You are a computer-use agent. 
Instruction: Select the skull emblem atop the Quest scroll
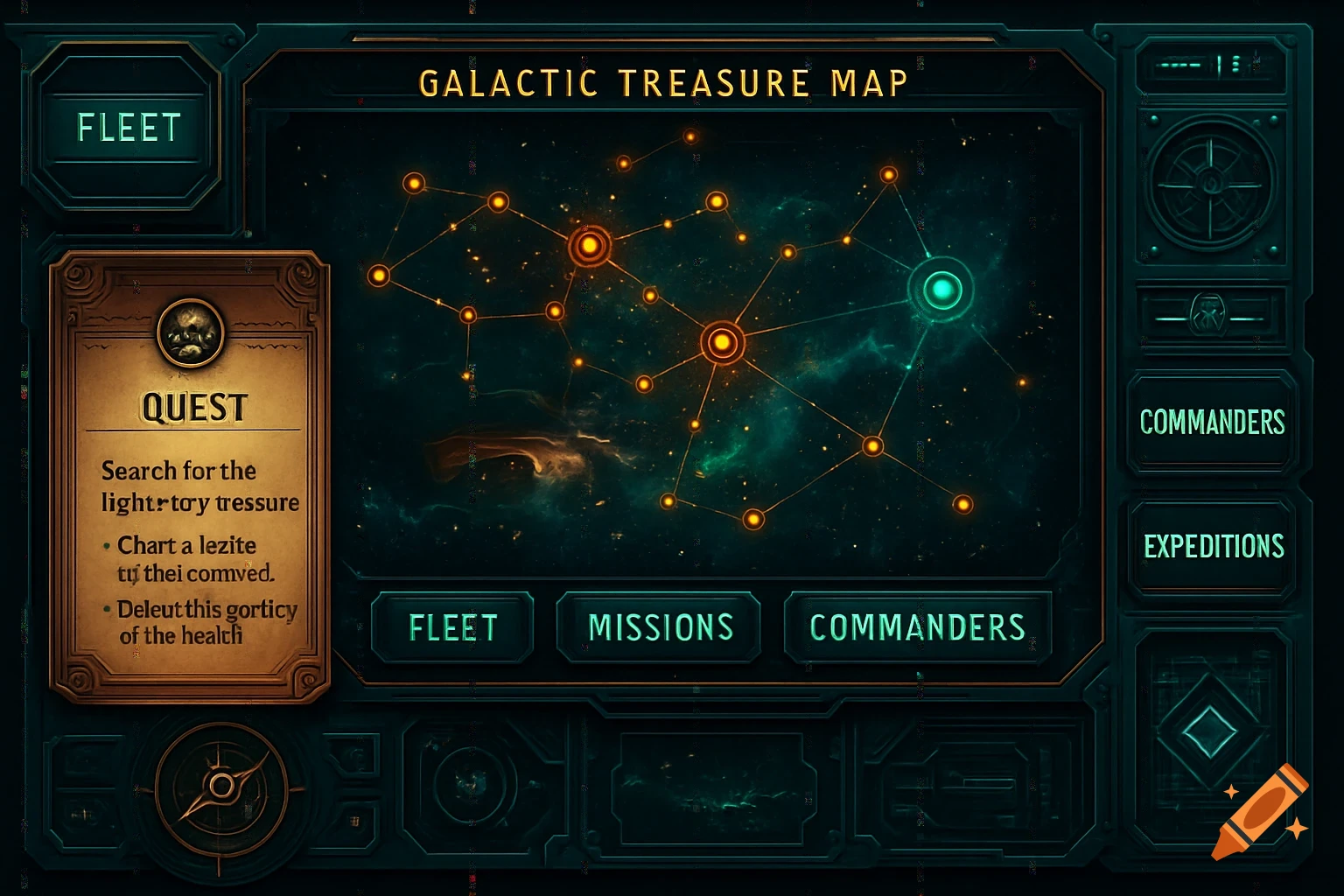click(x=191, y=332)
